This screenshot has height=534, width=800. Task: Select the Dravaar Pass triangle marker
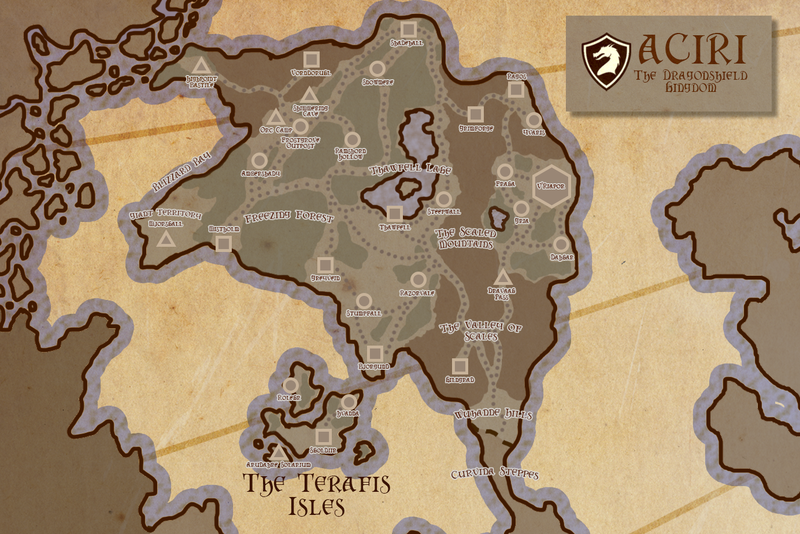(502, 277)
